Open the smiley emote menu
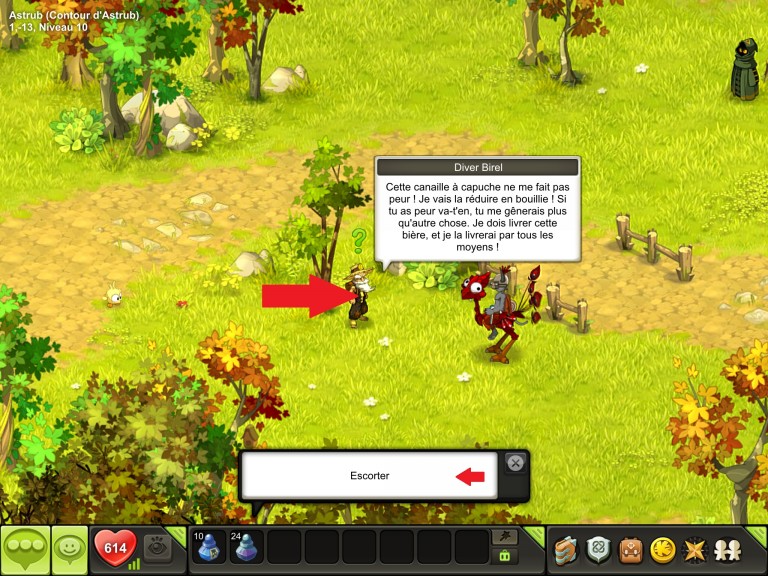This screenshot has height=576, width=768. (x=69, y=549)
